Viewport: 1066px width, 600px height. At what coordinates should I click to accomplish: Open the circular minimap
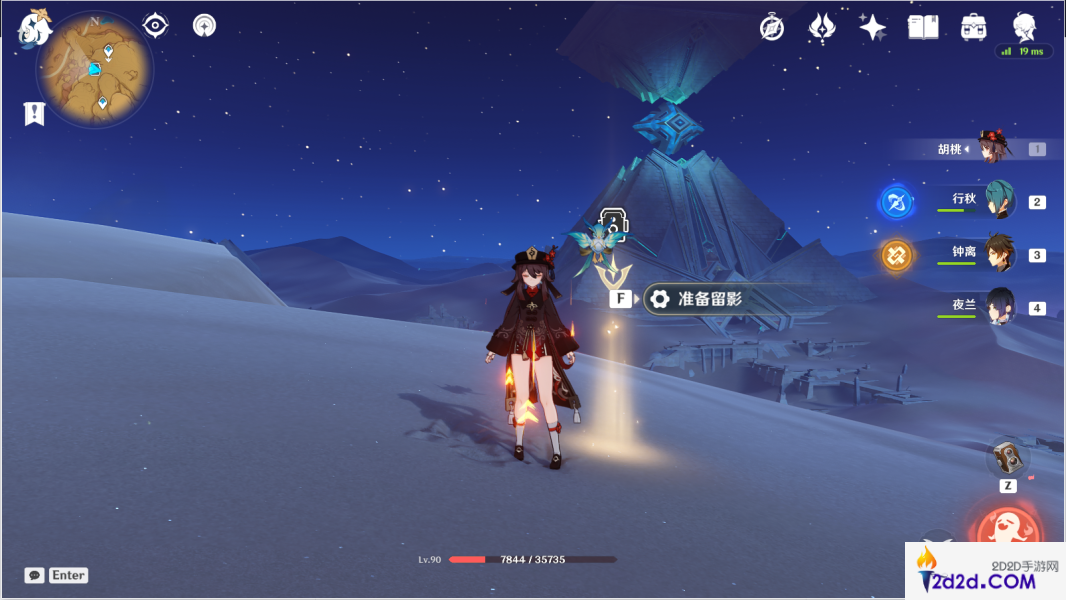(x=95, y=70)
